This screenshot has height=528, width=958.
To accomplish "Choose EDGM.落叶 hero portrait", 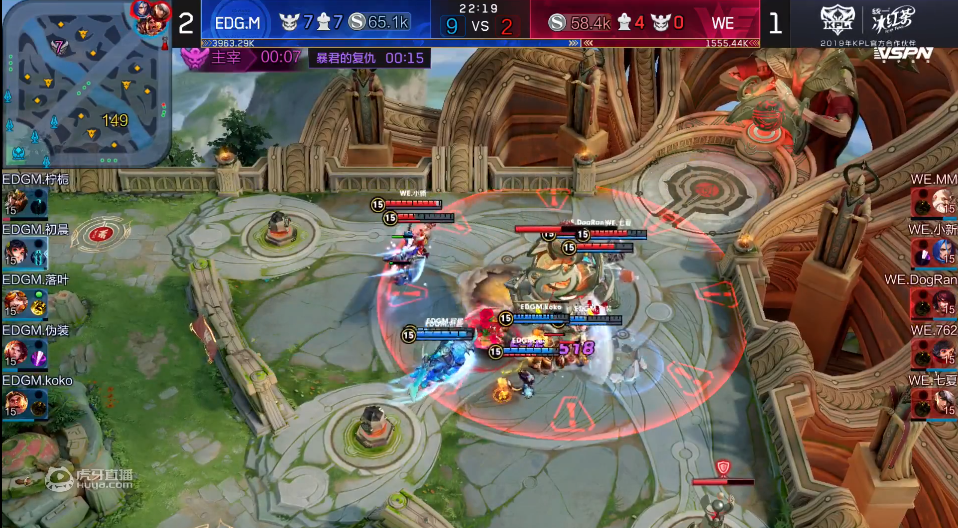I will (17, 303).
